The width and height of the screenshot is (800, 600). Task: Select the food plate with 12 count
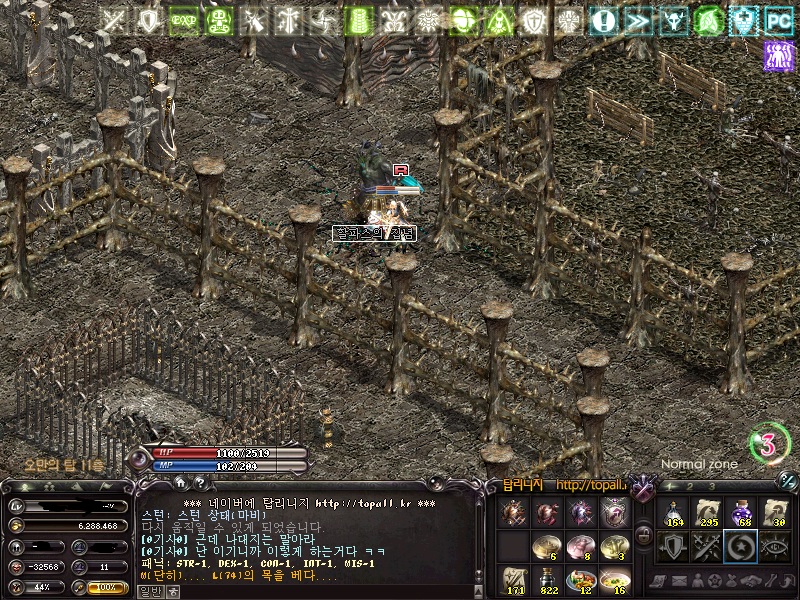pyautogui.click(x=581, y=580)
